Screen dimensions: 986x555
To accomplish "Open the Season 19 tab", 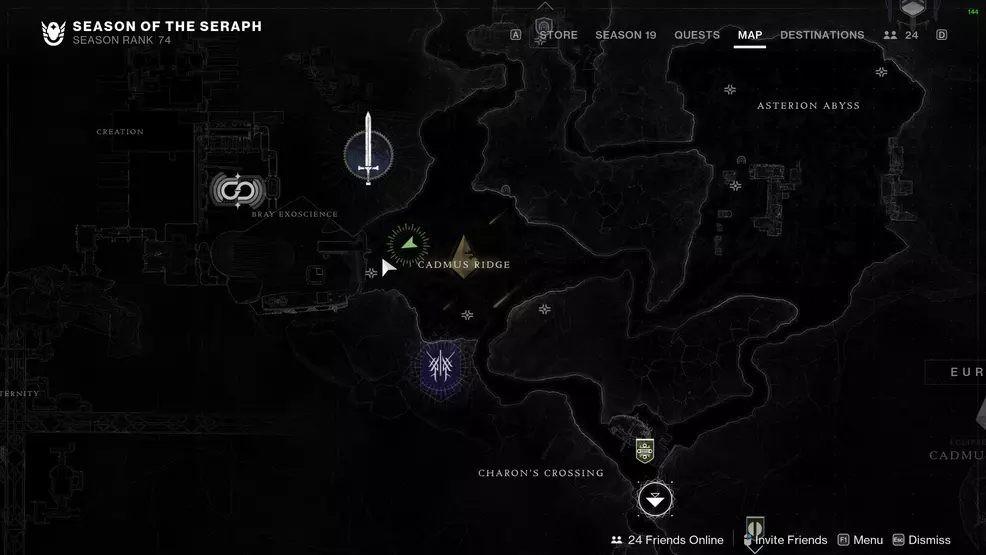I will (x=625, y=35).
